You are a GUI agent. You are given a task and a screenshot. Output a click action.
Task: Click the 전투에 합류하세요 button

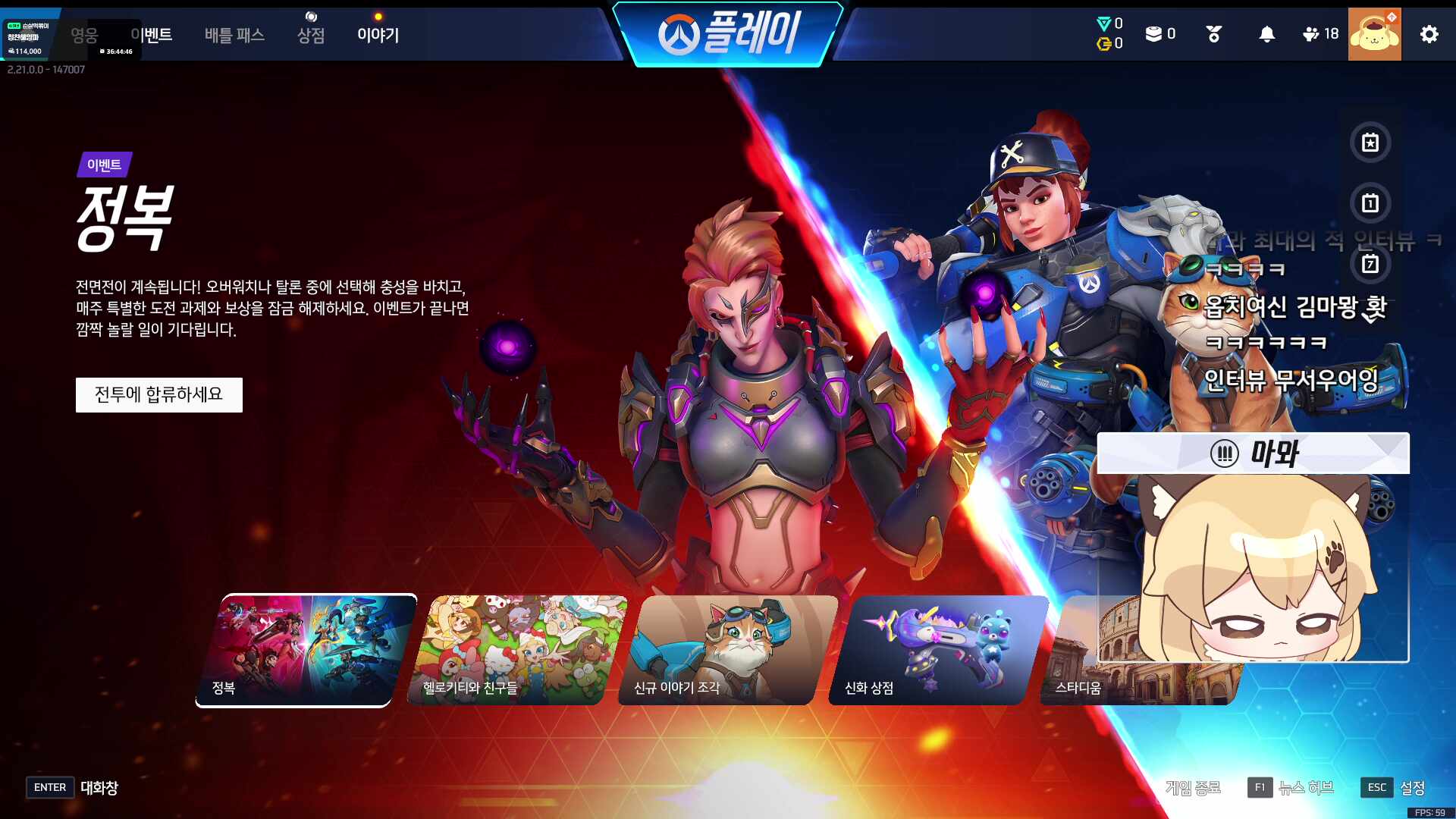(158, 394)
